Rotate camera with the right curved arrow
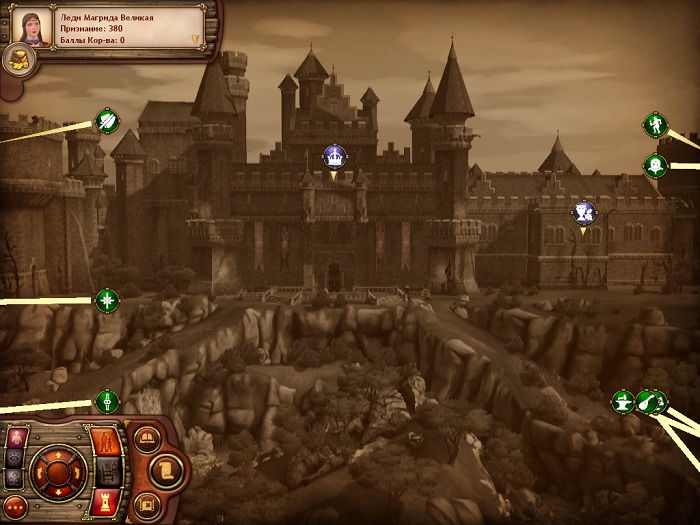700x525 pixels. pyautogui.click(x=77, y=471)
